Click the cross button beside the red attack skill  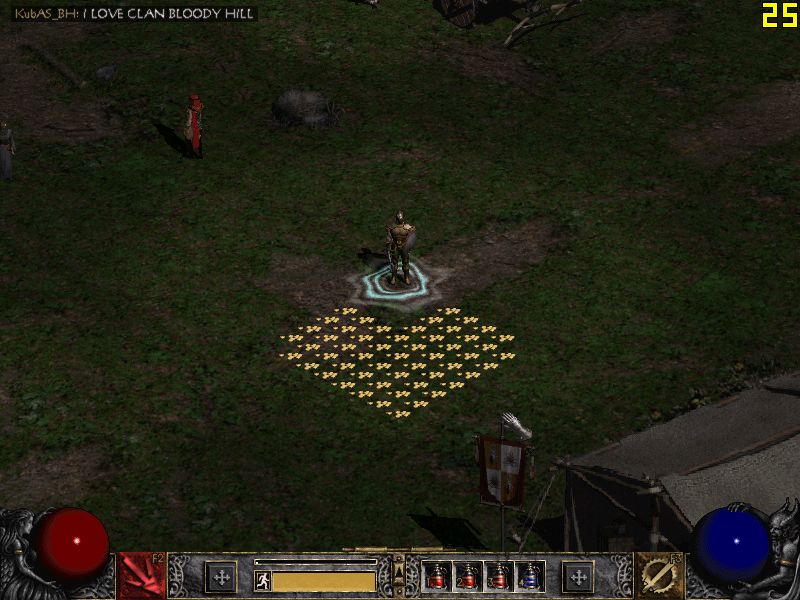click(x=221, y=577)
